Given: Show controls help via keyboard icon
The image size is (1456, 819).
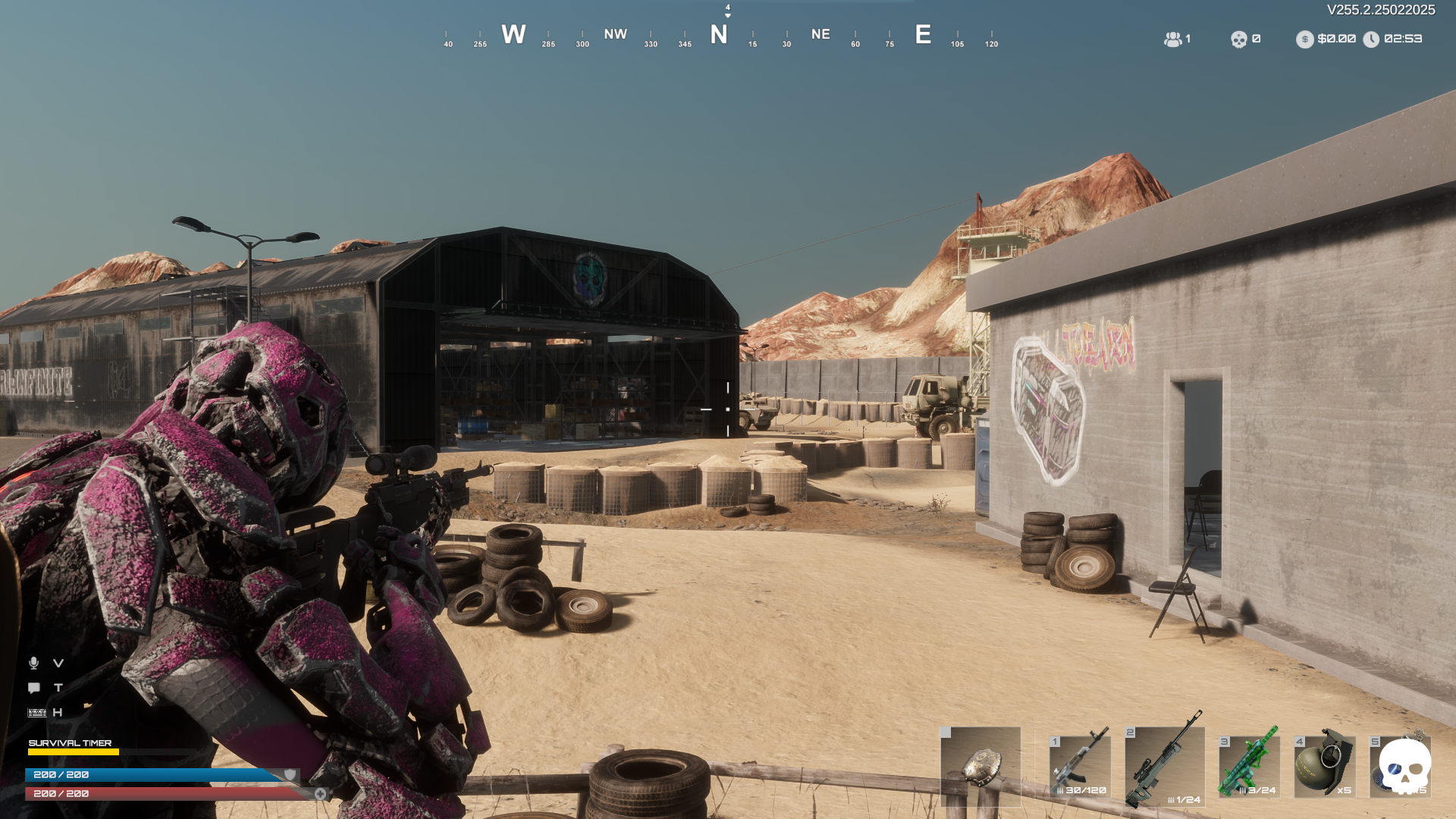Looking at the screenshot, I should point(36,713).
